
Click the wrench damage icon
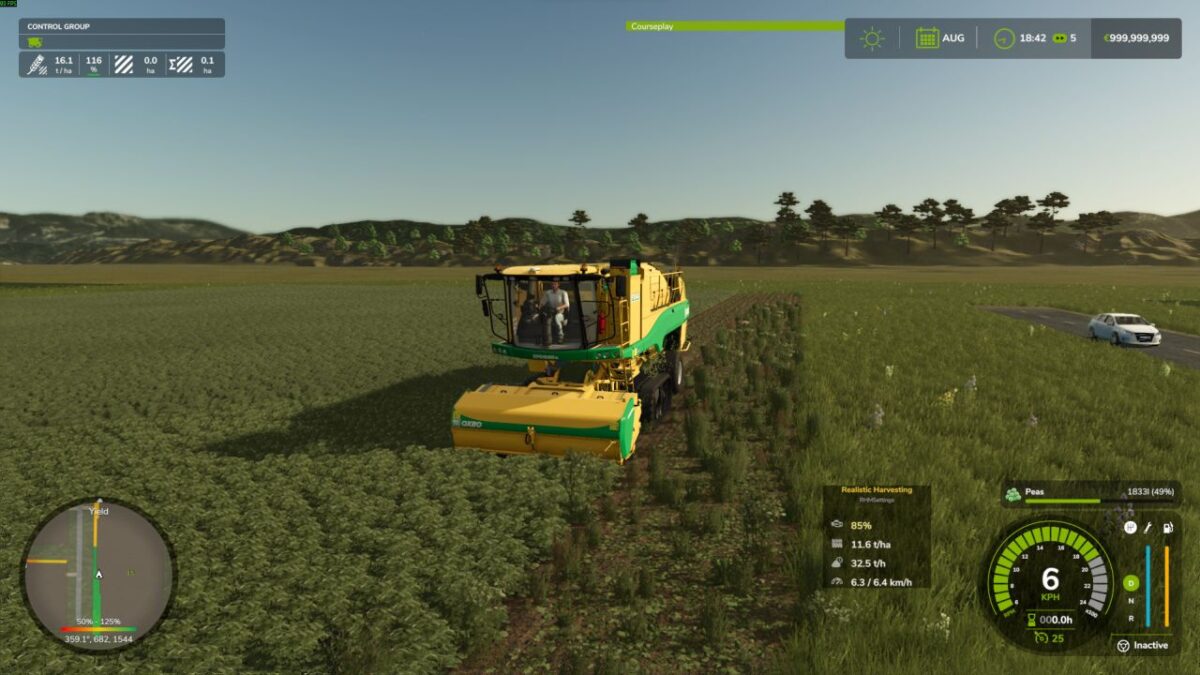[x=1148, y=526]
